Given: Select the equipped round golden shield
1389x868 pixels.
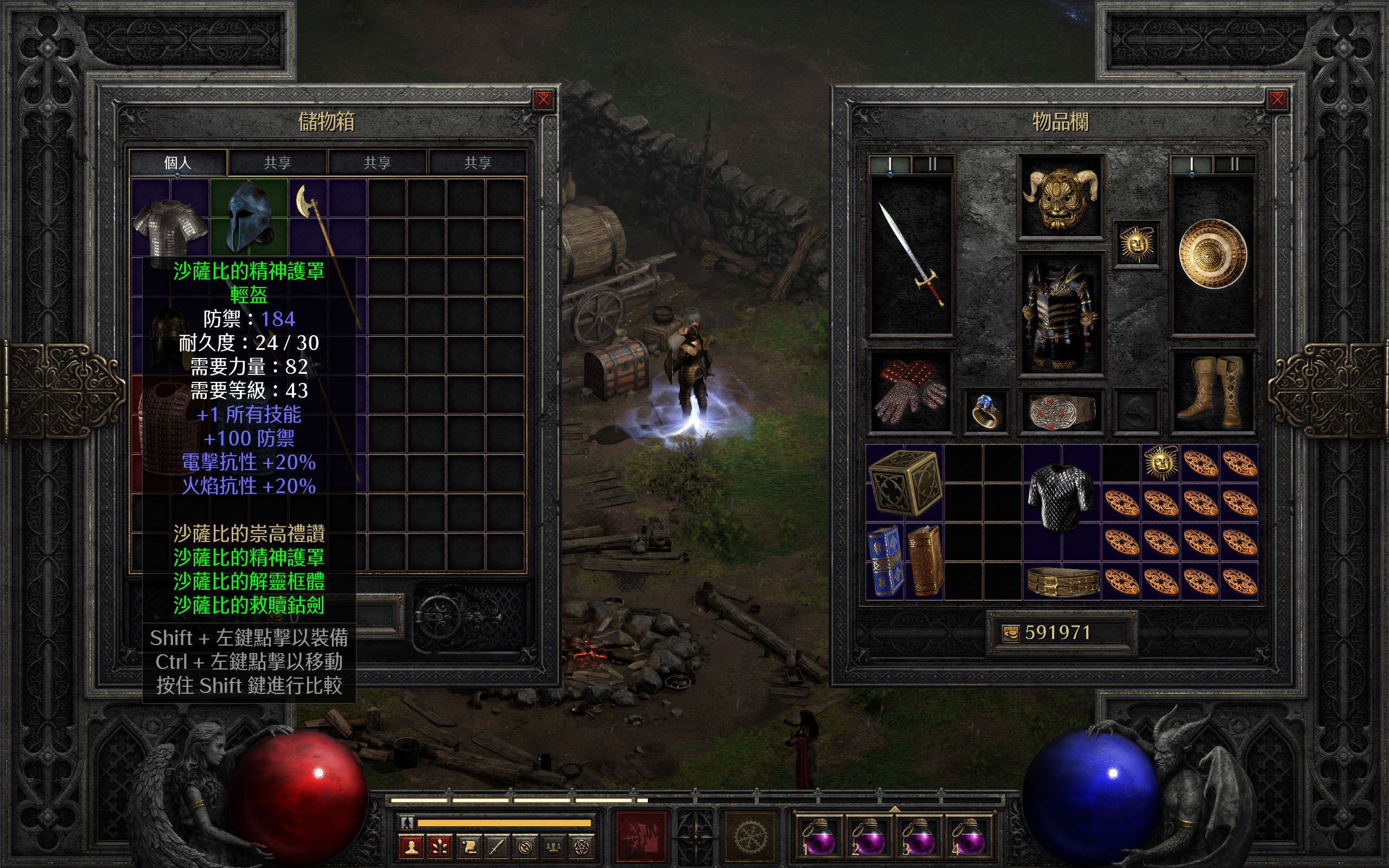Looking at the screenshot, I should (x=1213, y=254).
